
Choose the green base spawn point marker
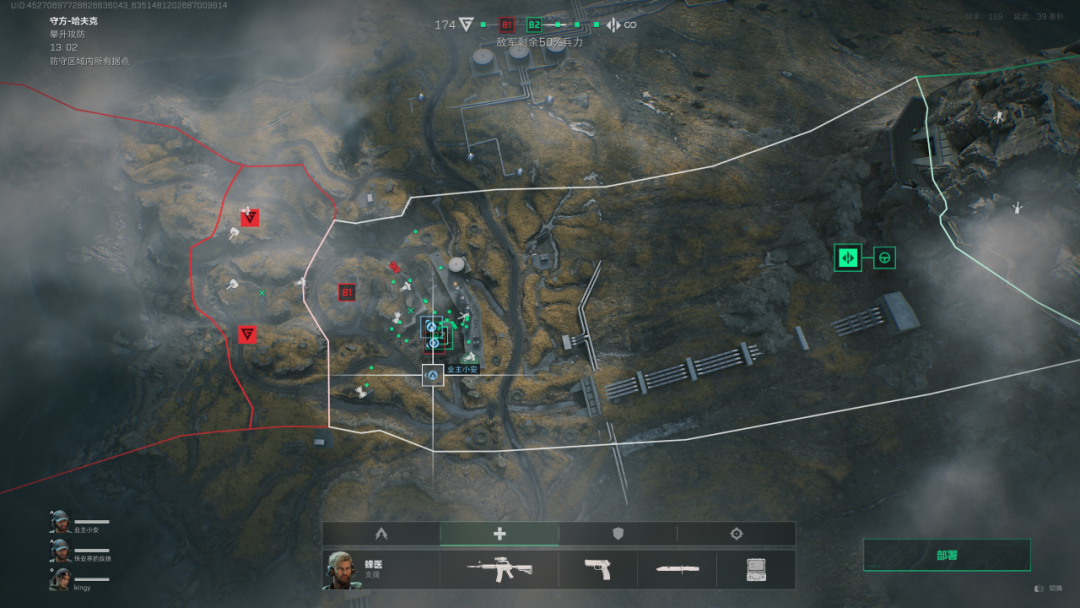point(848,258)
